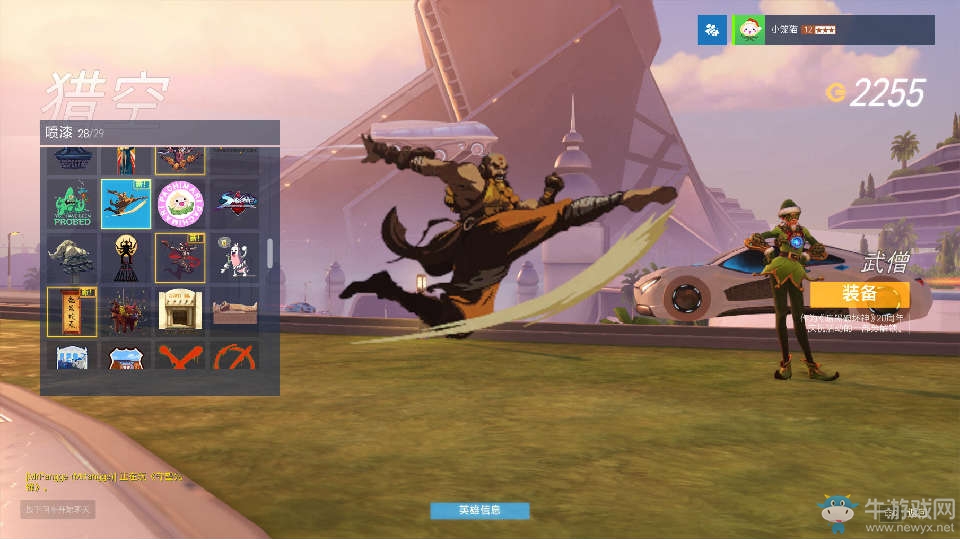This screenshot has width=960, height=539.
Task: Equip the spray with the 装备 button
Action: 859,295
